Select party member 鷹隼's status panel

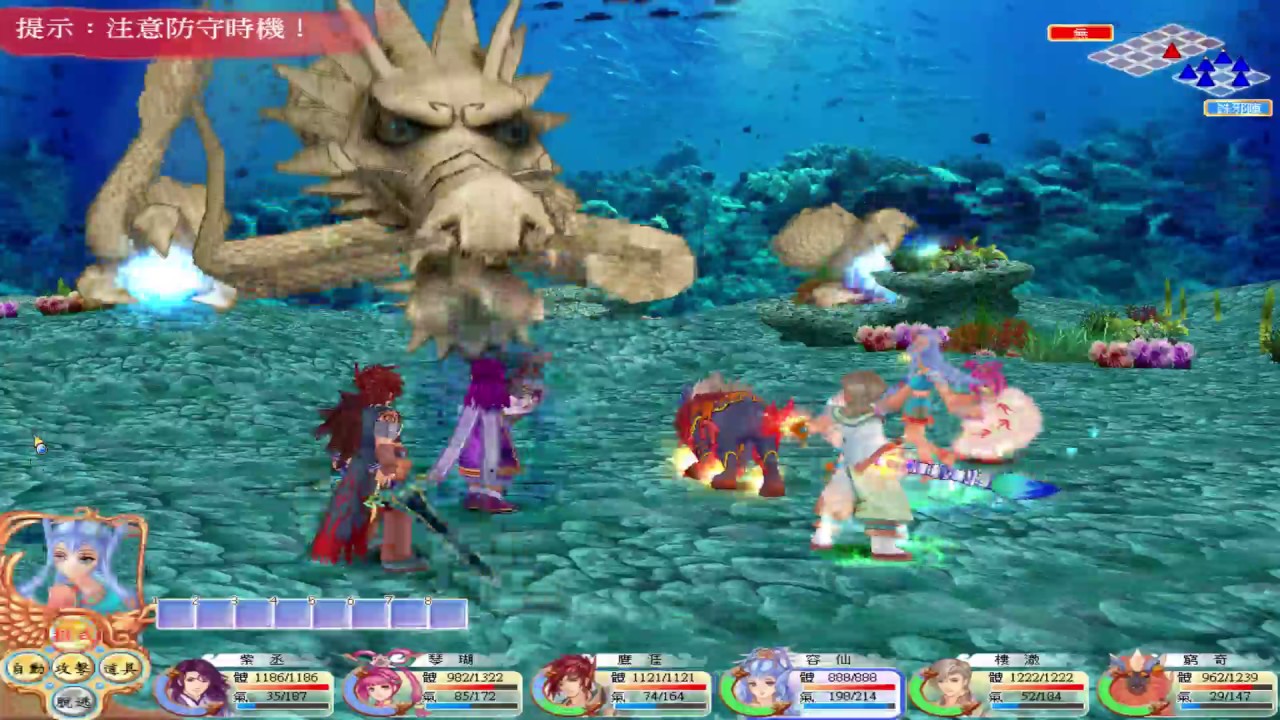click(x=621, y=686)
